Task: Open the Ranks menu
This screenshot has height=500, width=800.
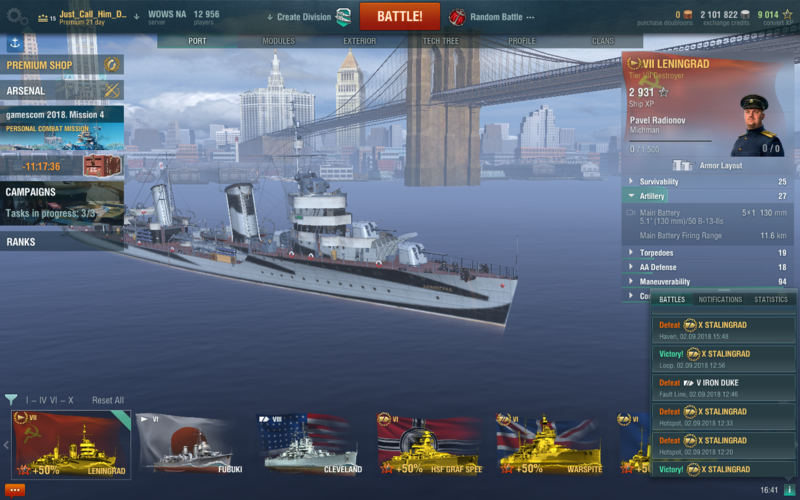Action: (60, 242)
